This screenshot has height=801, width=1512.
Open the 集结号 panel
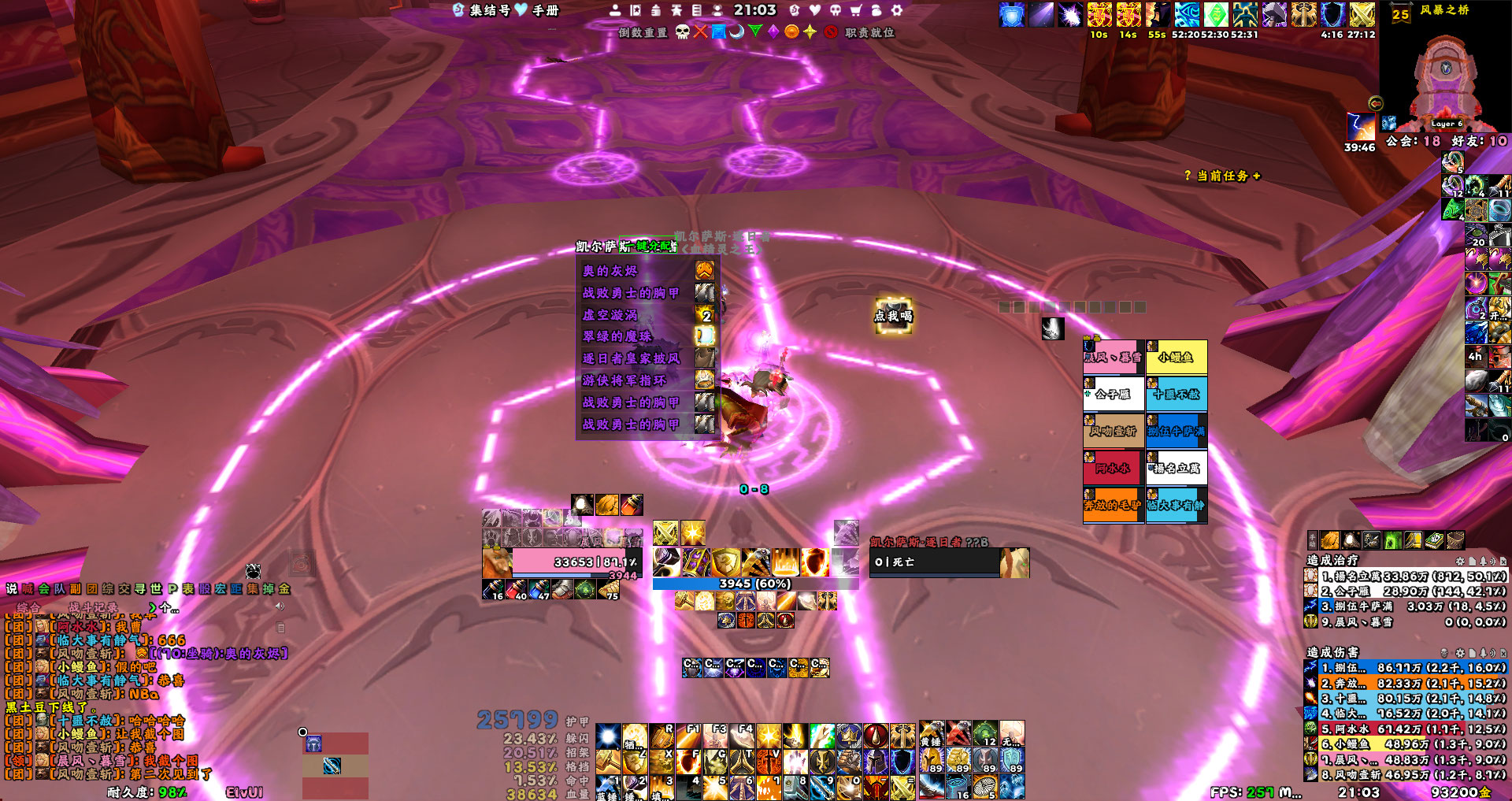tap(482, 10)
